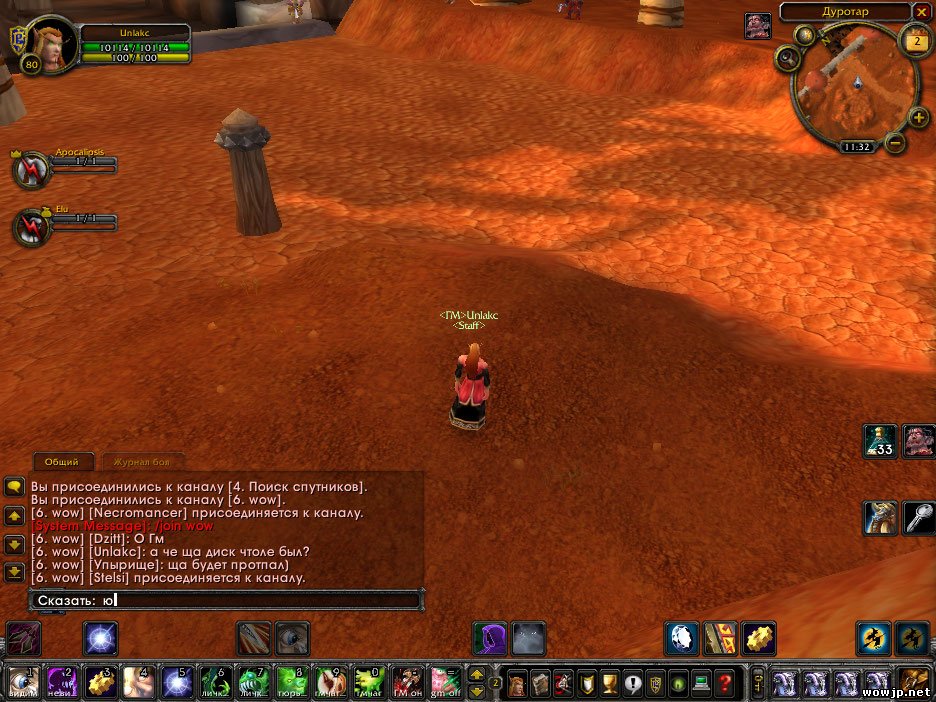Open the calendar showing day 2
This screenshot has height=702, width=936.
point(914,41)
